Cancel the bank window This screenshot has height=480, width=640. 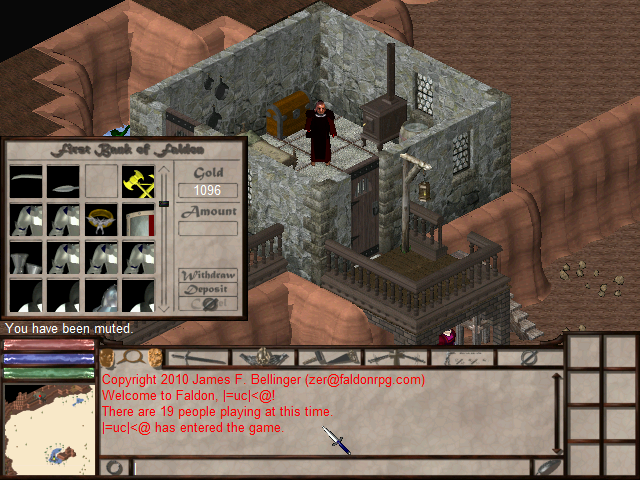coord(207,303)
